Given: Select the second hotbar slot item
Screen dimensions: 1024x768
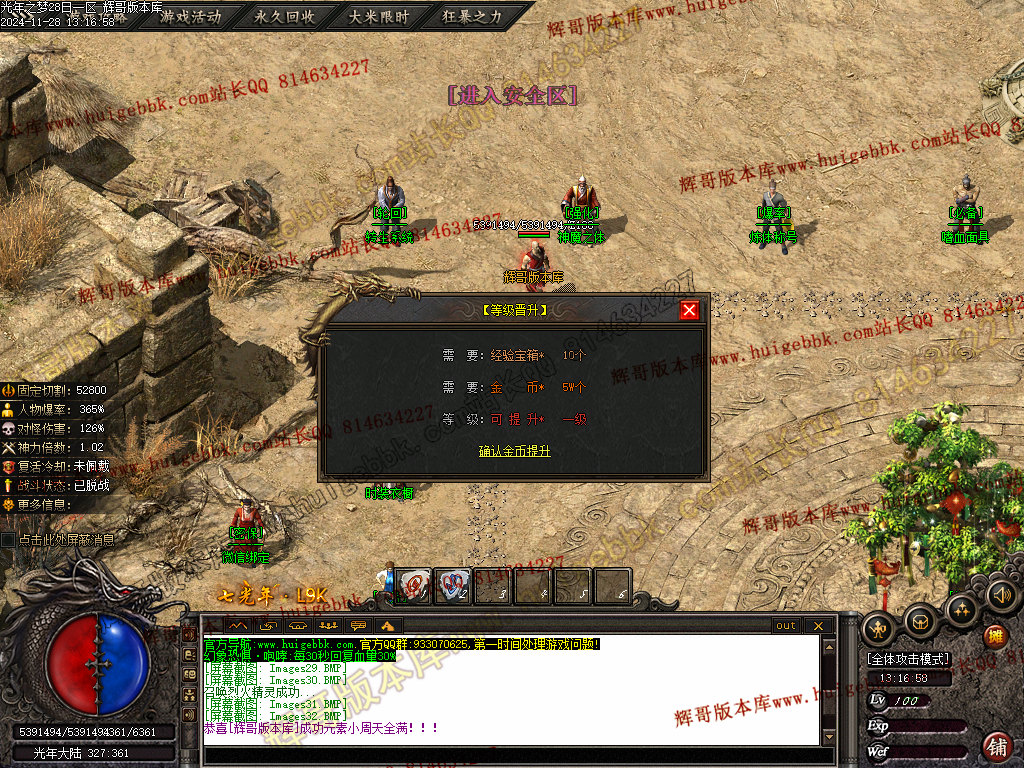Looking at the screenshot, I should click(453, 586).
